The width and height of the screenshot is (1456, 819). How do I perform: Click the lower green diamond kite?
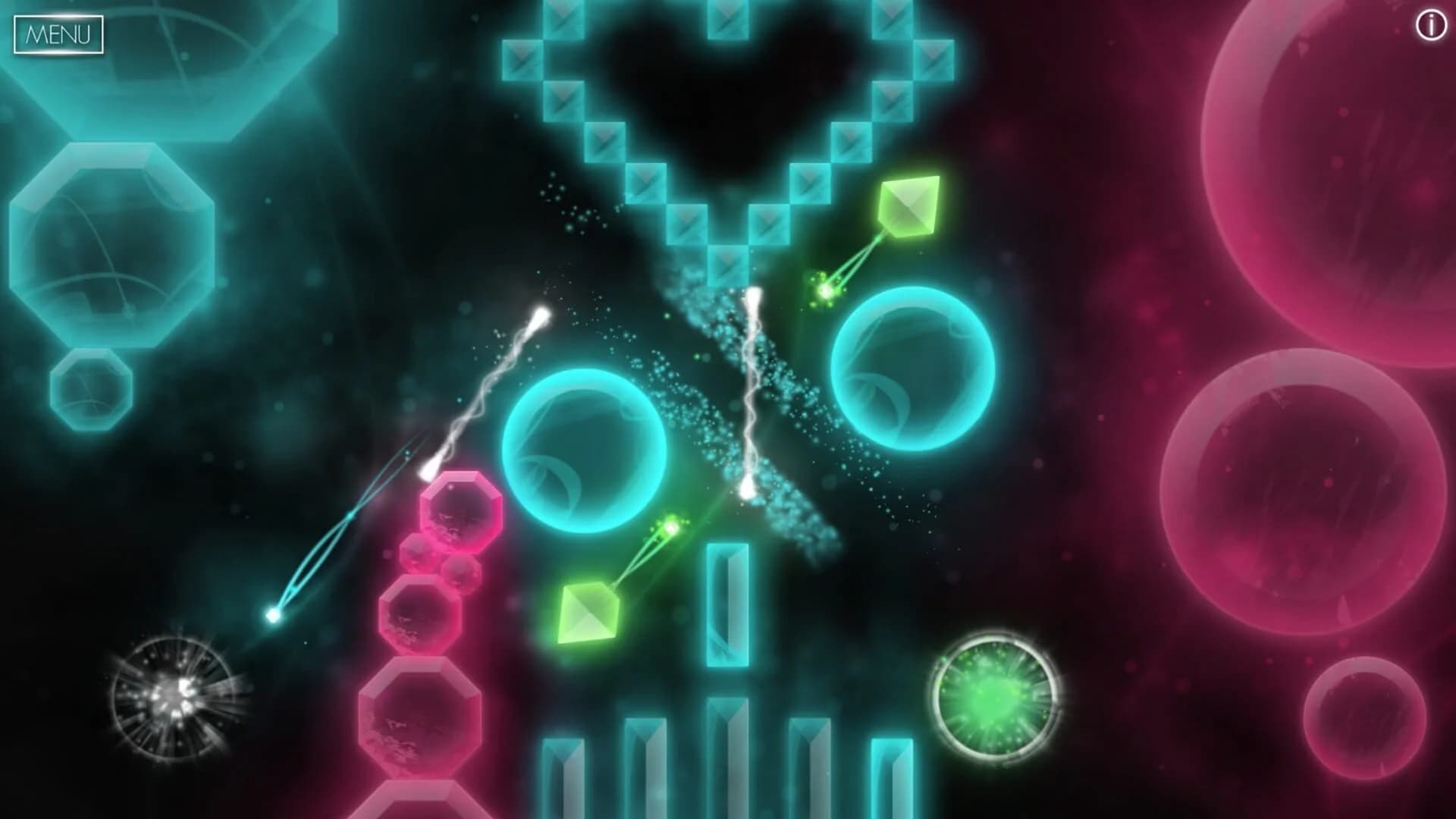590,614
